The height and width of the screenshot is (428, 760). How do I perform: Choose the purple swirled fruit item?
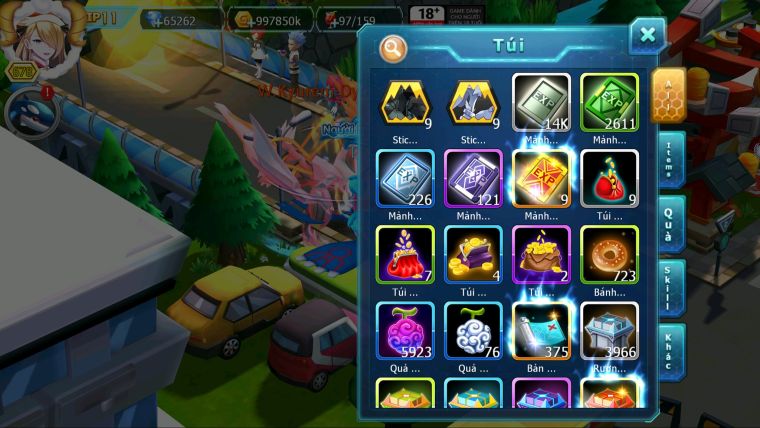click(405, 331)
